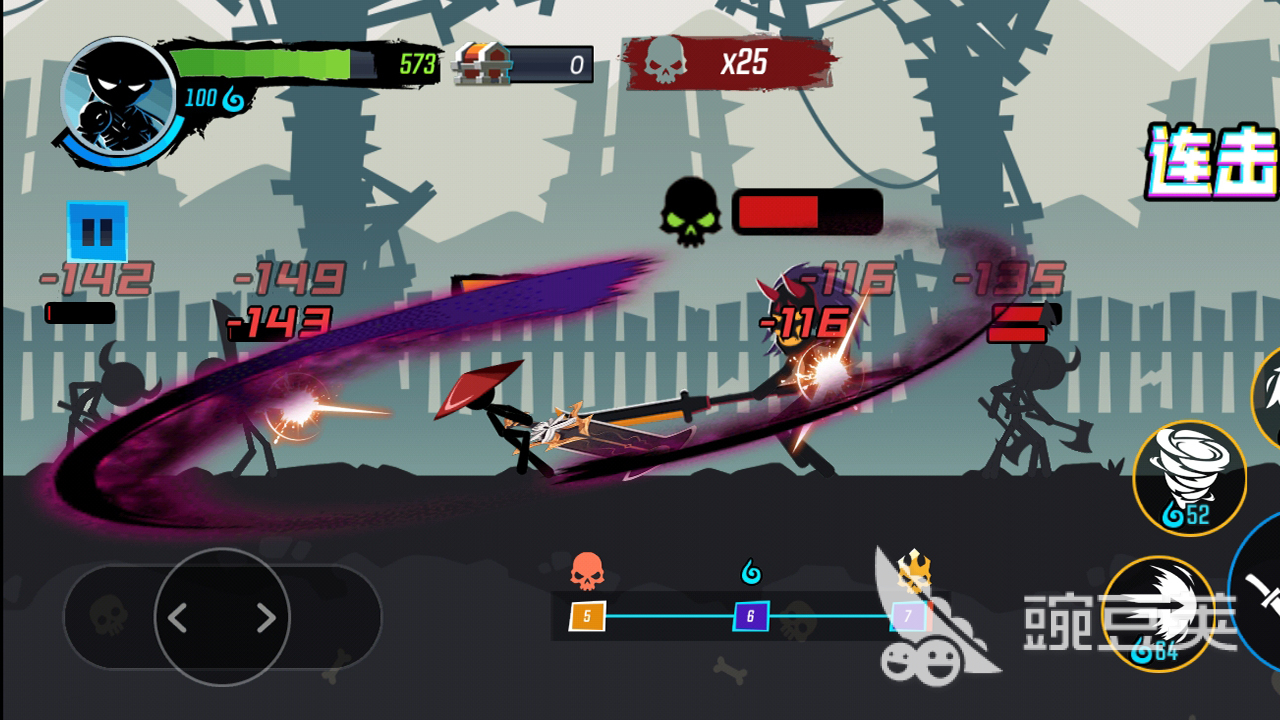The width and height of the screenshot is (1280, 720).
Task: Click the treasure chest counter icon
Action: click(482, 65)
